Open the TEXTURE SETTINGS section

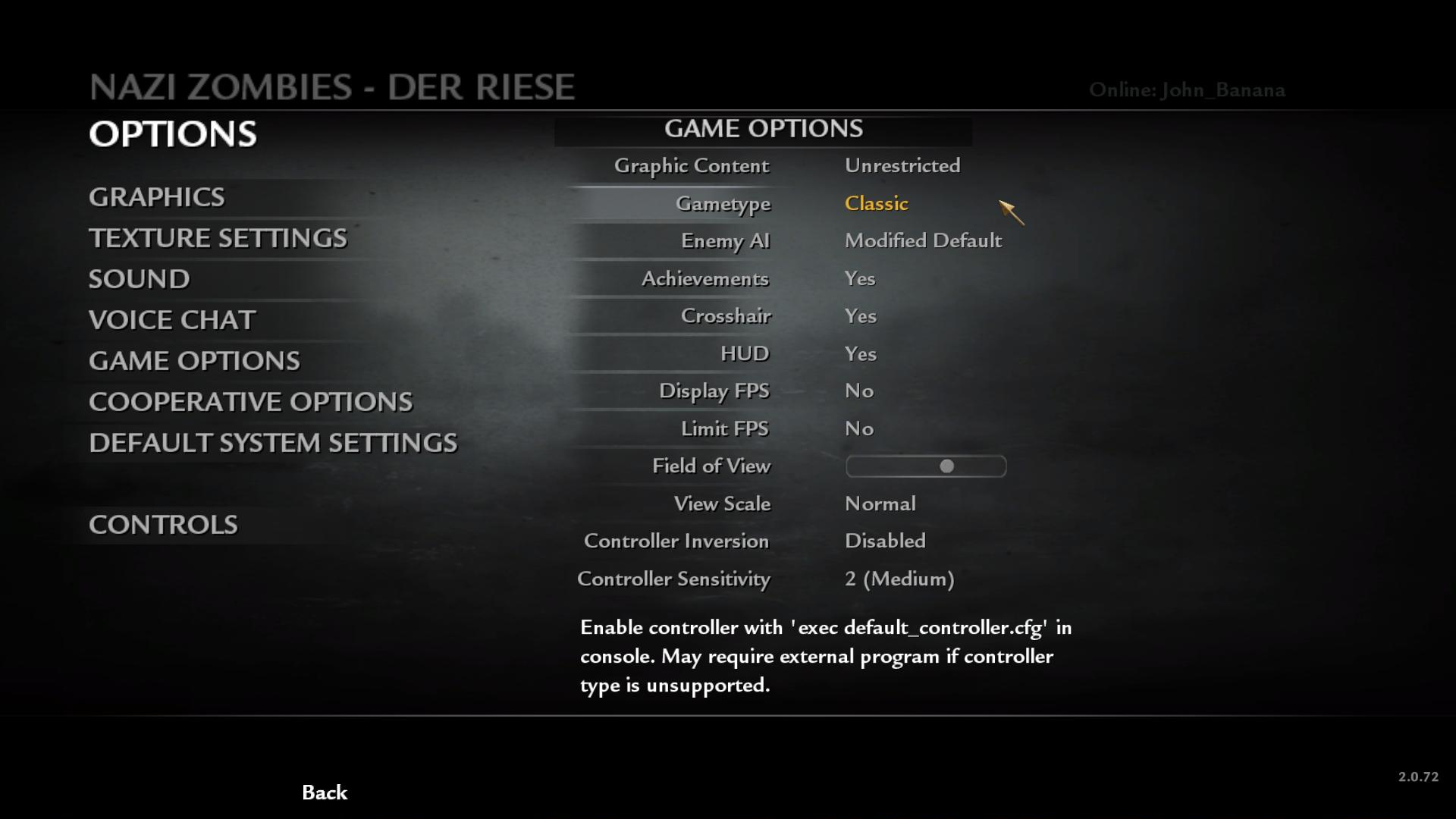pos(218,238)
